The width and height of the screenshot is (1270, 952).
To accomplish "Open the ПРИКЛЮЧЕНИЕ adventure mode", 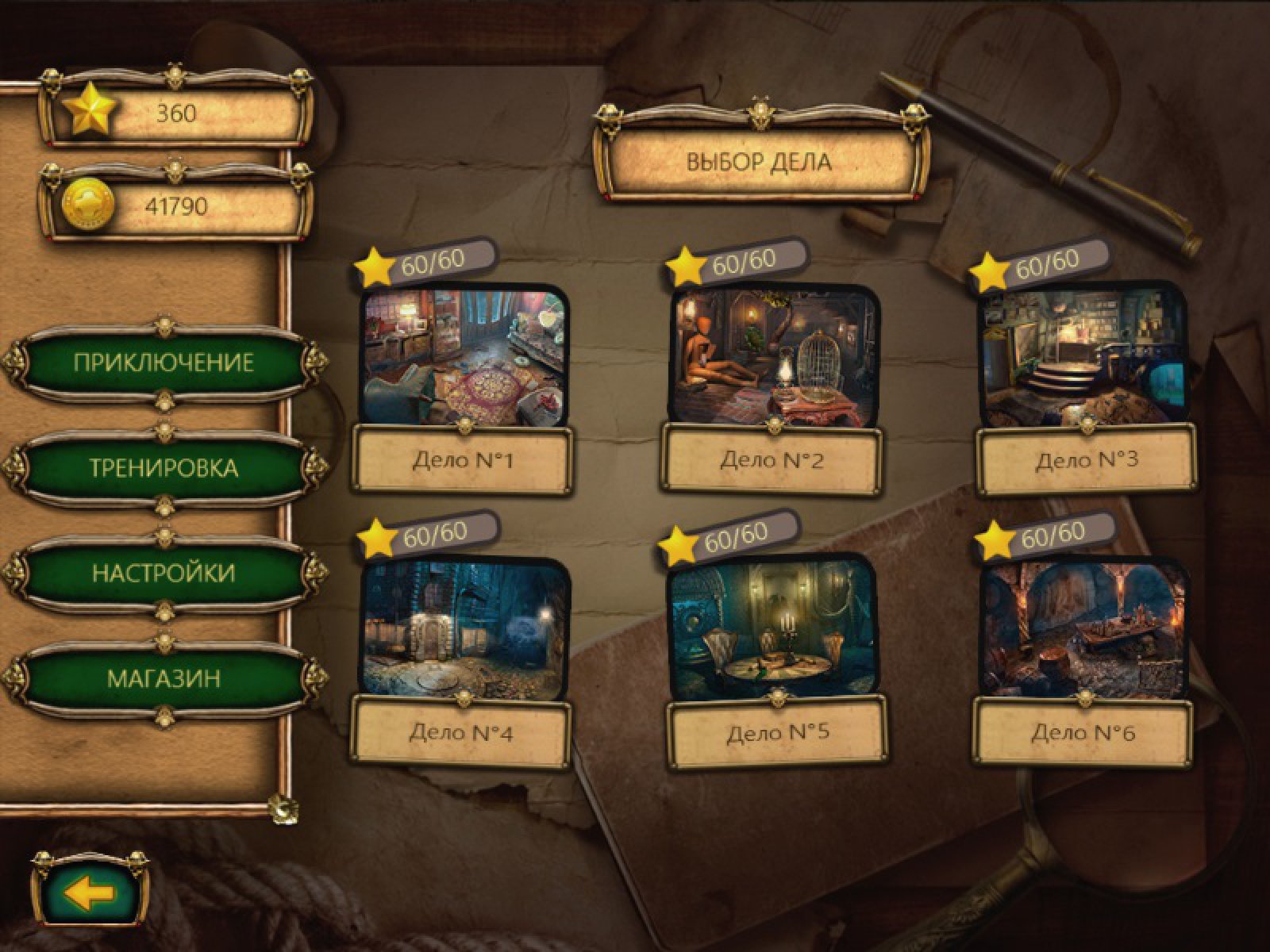I will 164,363.
